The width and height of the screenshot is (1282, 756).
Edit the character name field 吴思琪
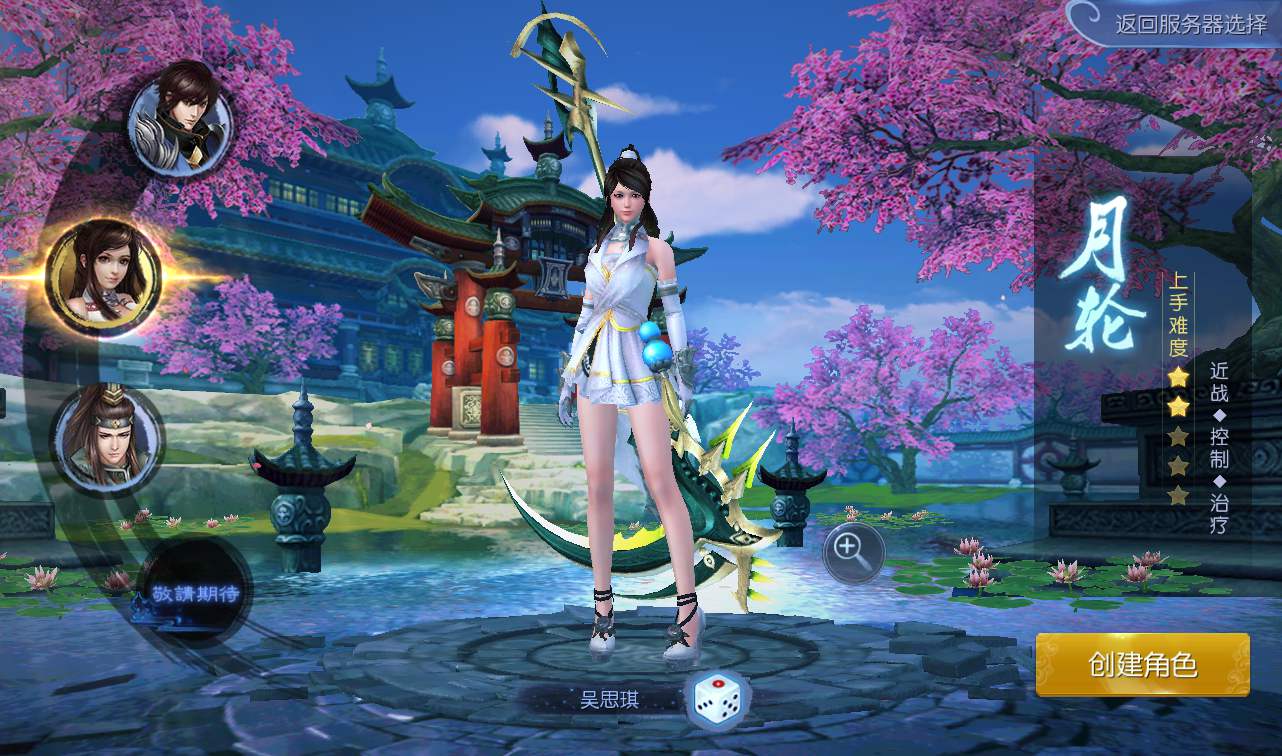point(609,699)
